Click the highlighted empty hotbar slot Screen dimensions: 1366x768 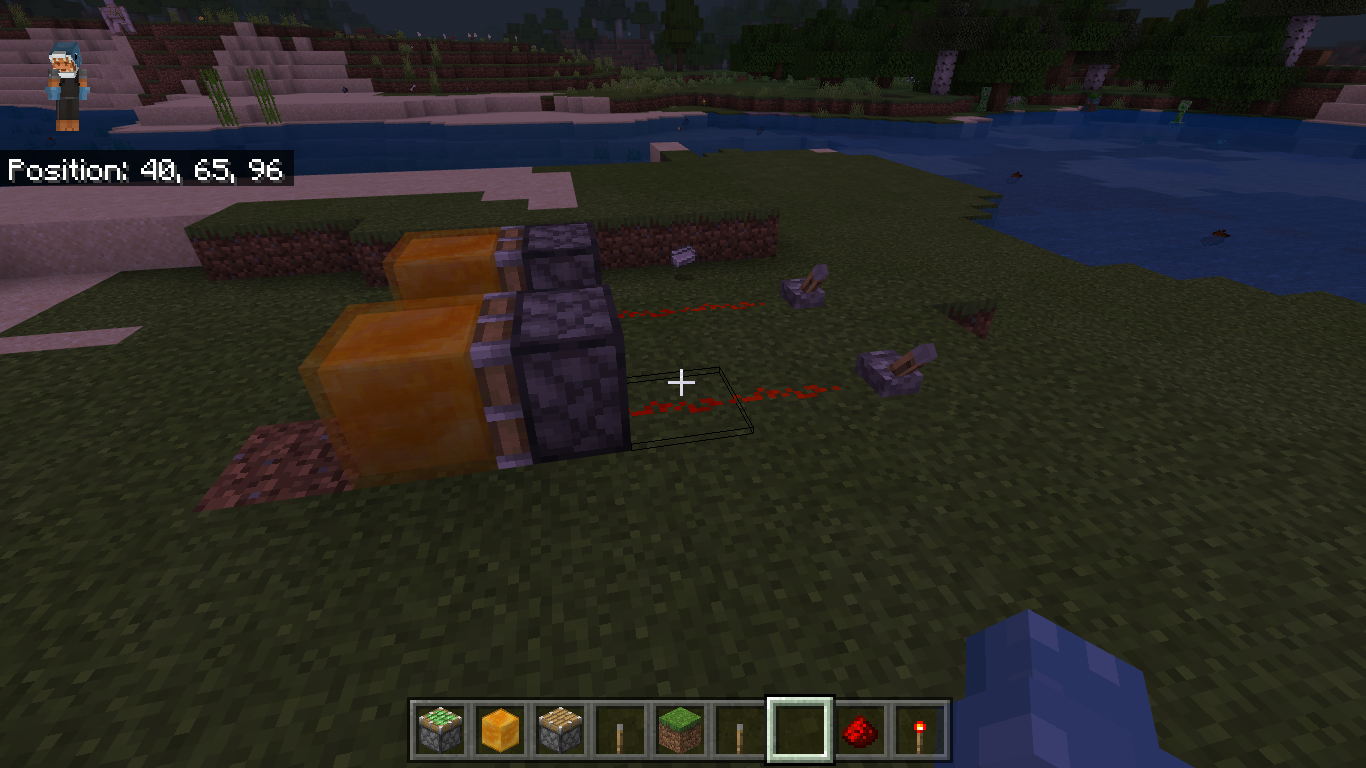799,731
